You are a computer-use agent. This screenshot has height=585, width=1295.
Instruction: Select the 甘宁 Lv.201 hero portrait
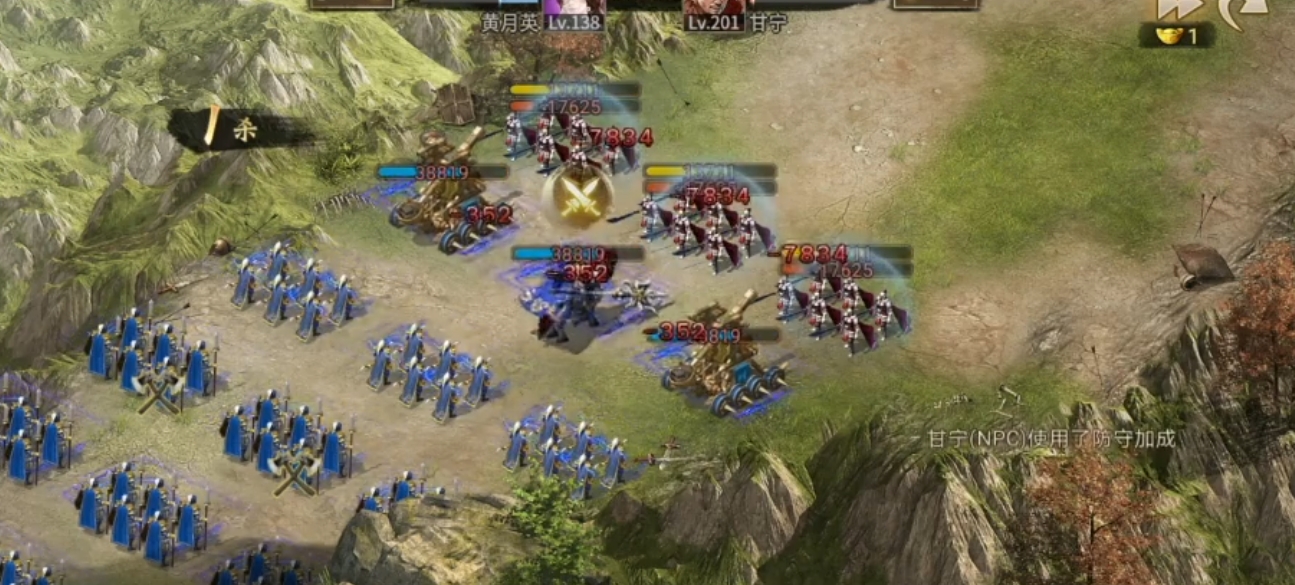pos(715,12)
